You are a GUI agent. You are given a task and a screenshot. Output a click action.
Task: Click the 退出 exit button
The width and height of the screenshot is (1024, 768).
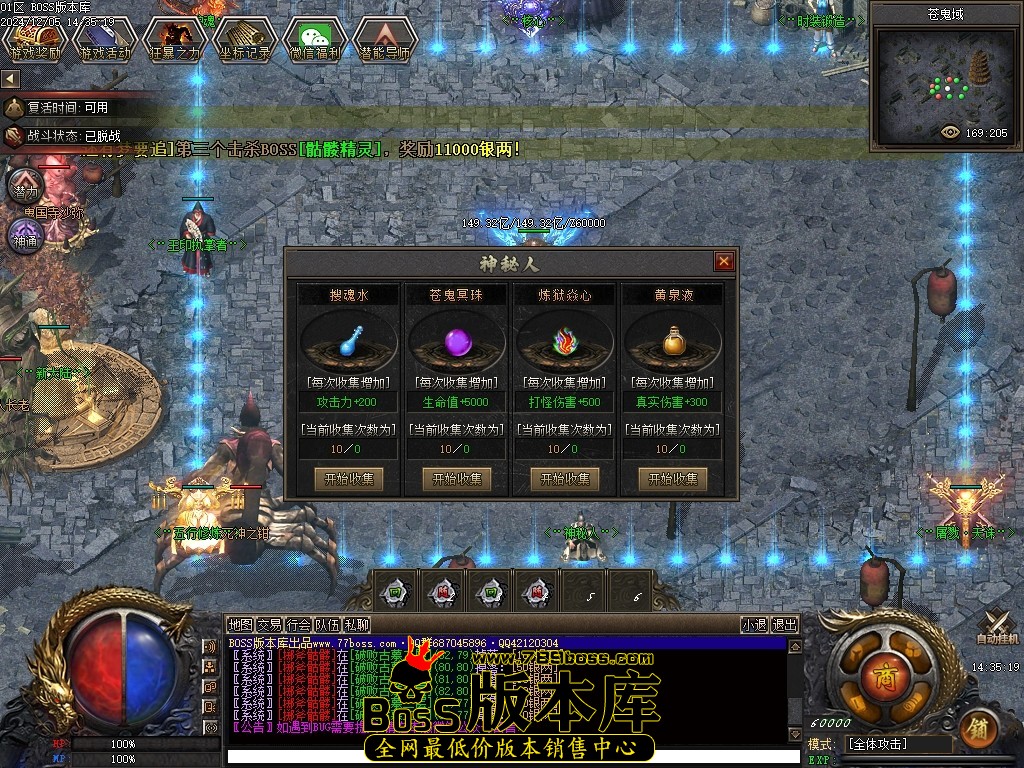(x=785, y=625)
